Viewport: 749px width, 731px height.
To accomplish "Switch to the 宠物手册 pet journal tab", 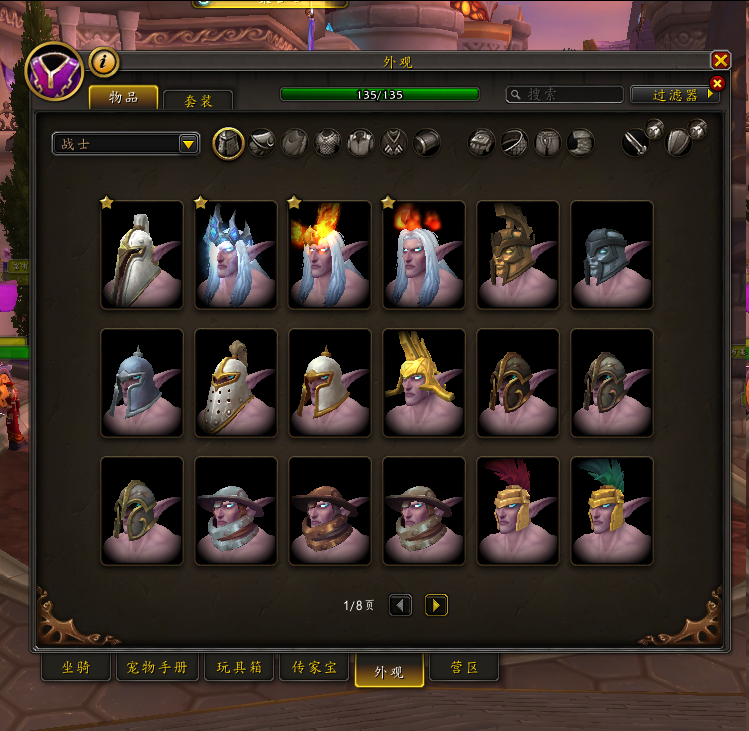I will pos(157,667).
